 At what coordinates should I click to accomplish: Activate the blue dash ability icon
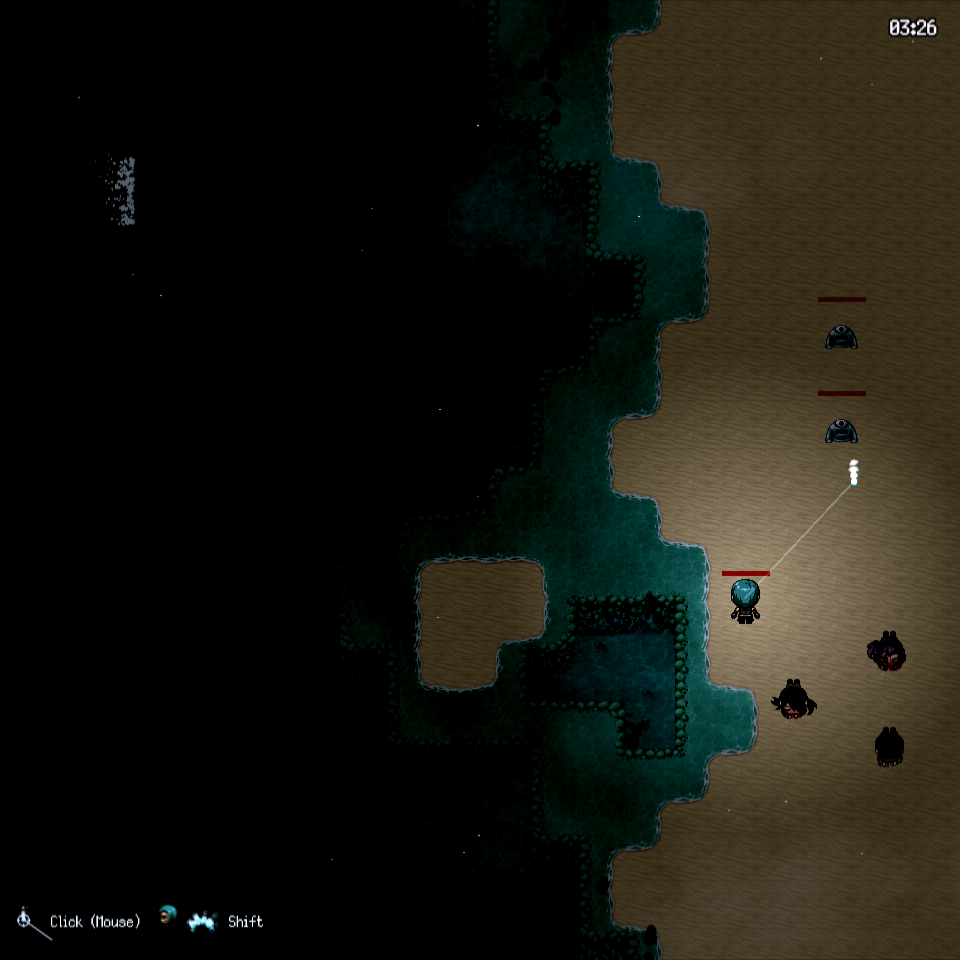point(202,921)
